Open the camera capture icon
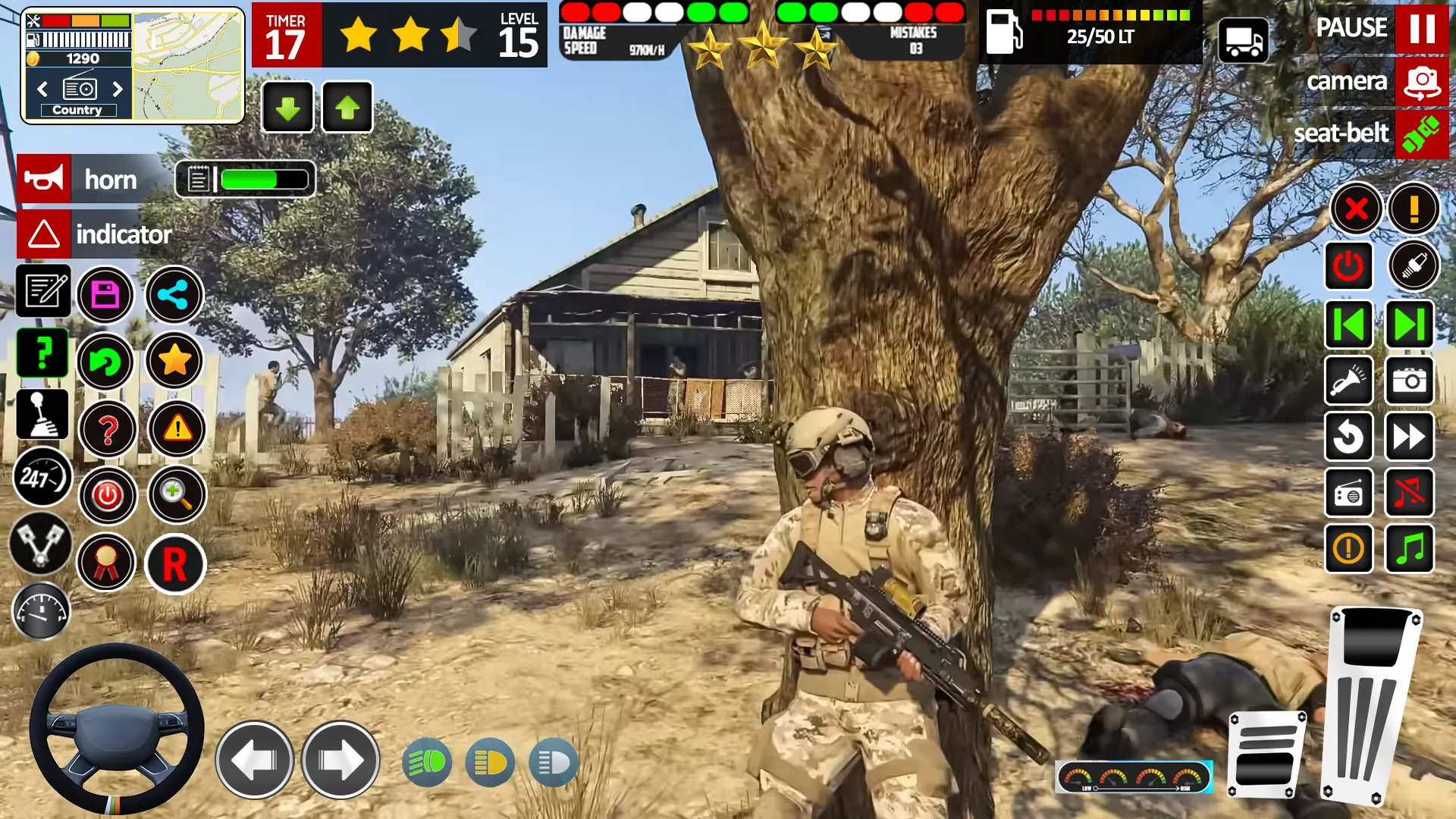The width and height of the screenshot is (1456, 819). (1409, 381)
